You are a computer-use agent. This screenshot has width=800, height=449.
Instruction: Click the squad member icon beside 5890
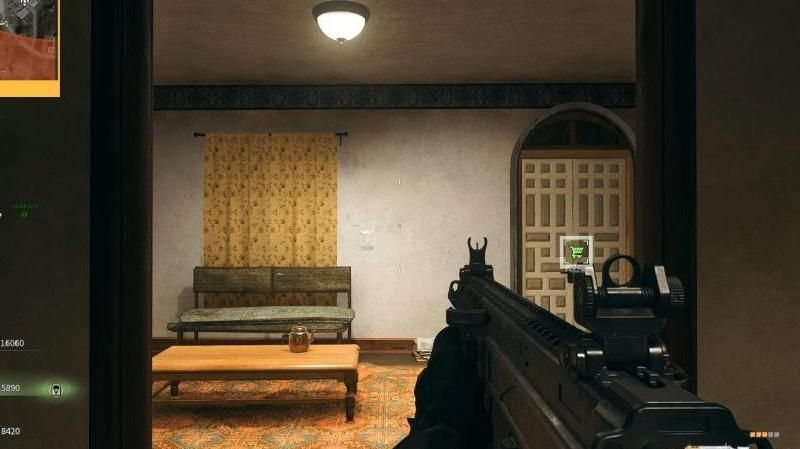[57, 388]
